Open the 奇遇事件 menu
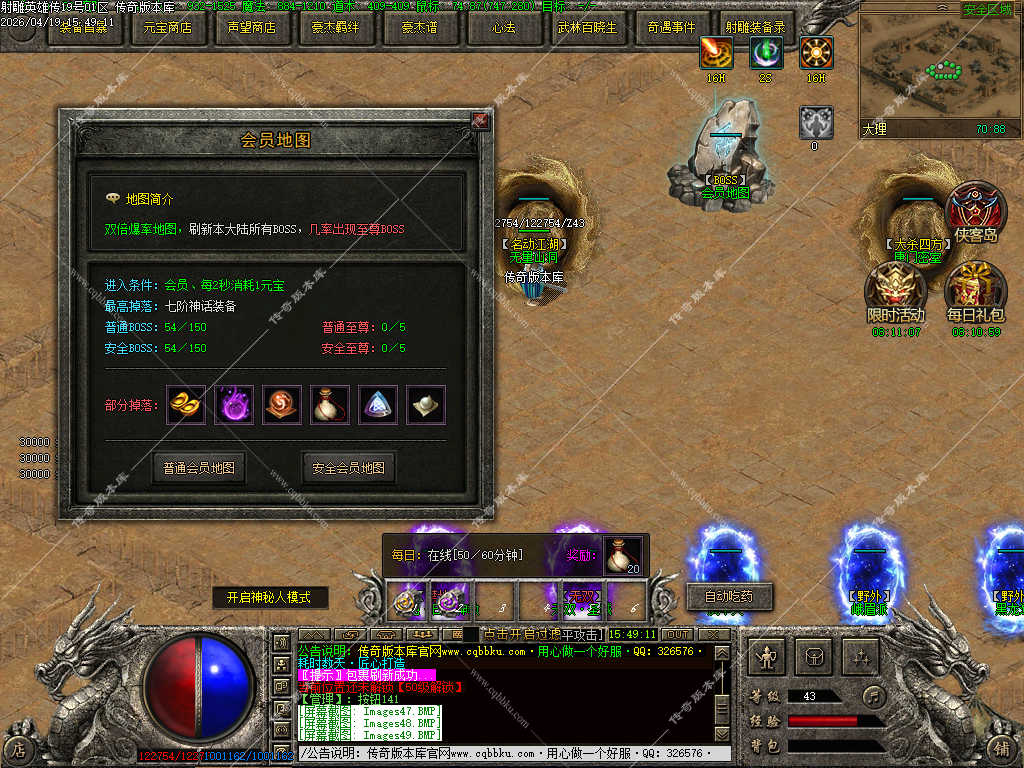This screenshot has width=1024, height=768. coord(672,28)
